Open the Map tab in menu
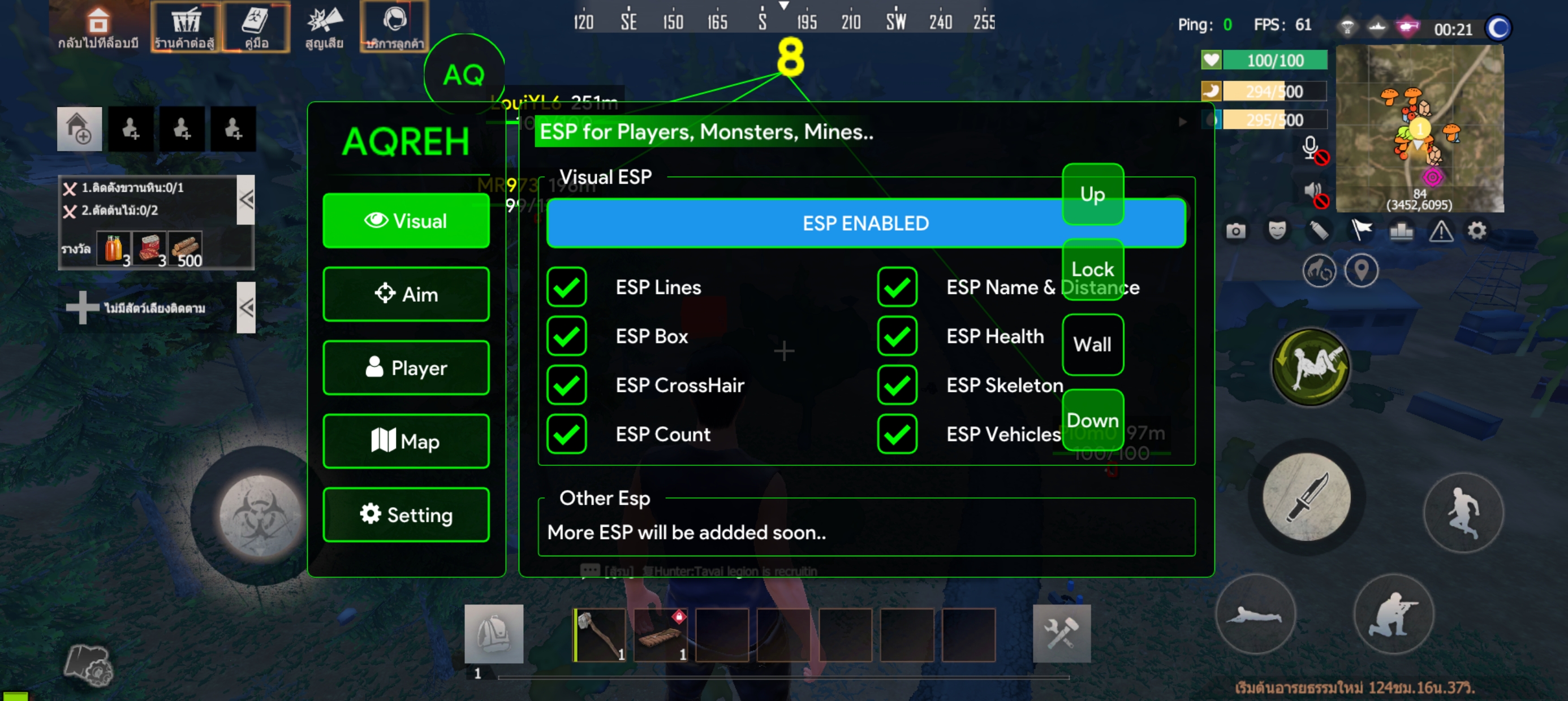 pyautogui.click(x=406, y=441)
